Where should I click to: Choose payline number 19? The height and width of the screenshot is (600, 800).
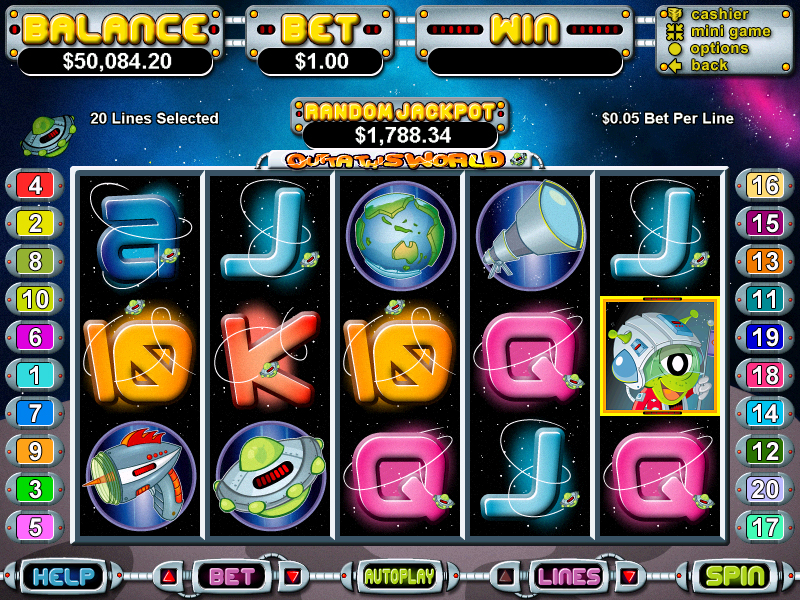click(765, 337)
